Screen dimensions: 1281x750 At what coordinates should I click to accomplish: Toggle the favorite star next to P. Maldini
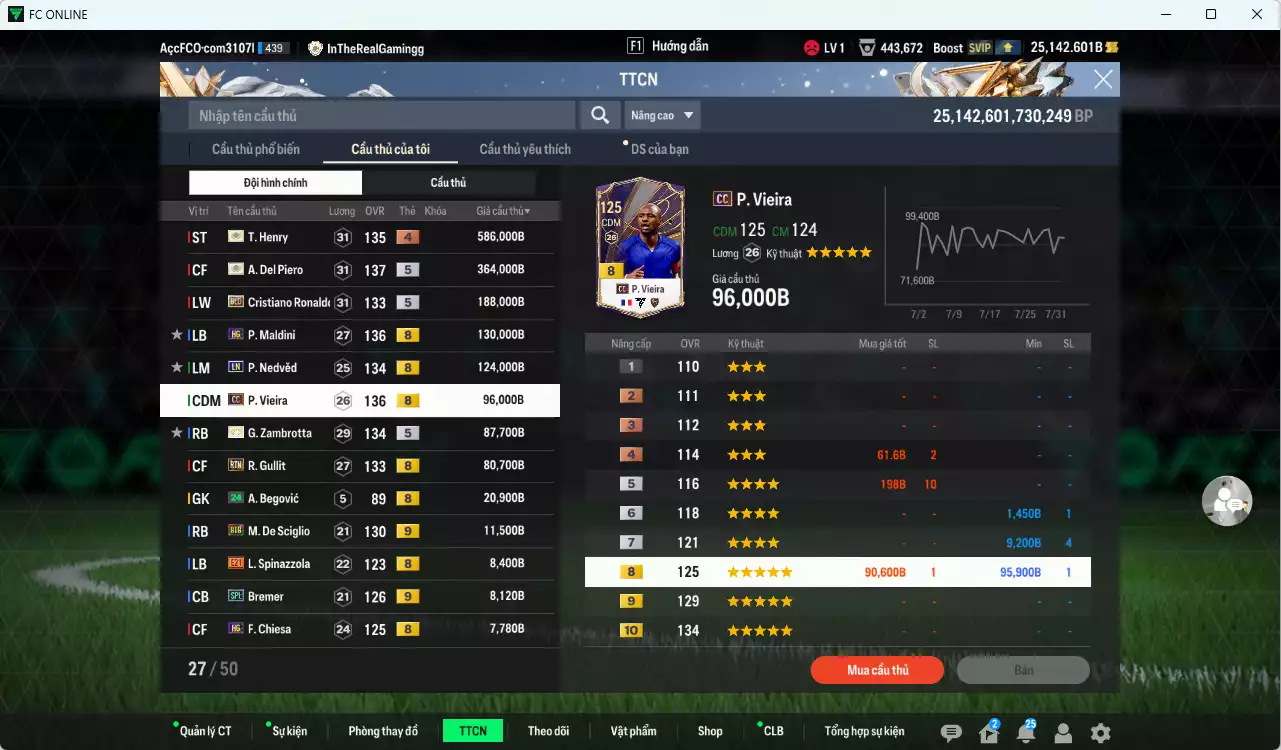(176, 334)
